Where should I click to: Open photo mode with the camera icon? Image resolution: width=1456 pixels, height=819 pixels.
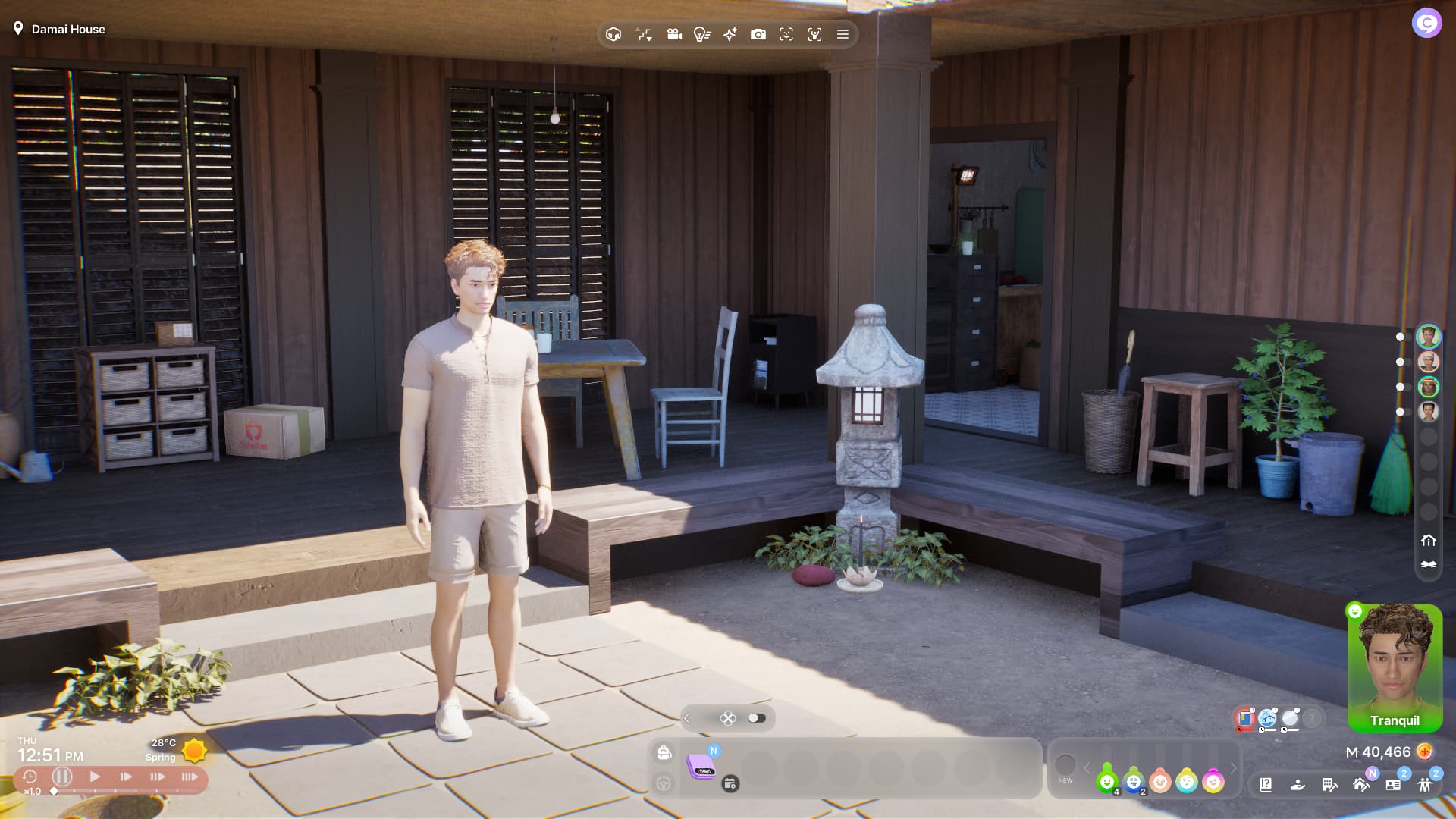click(758, 34)
